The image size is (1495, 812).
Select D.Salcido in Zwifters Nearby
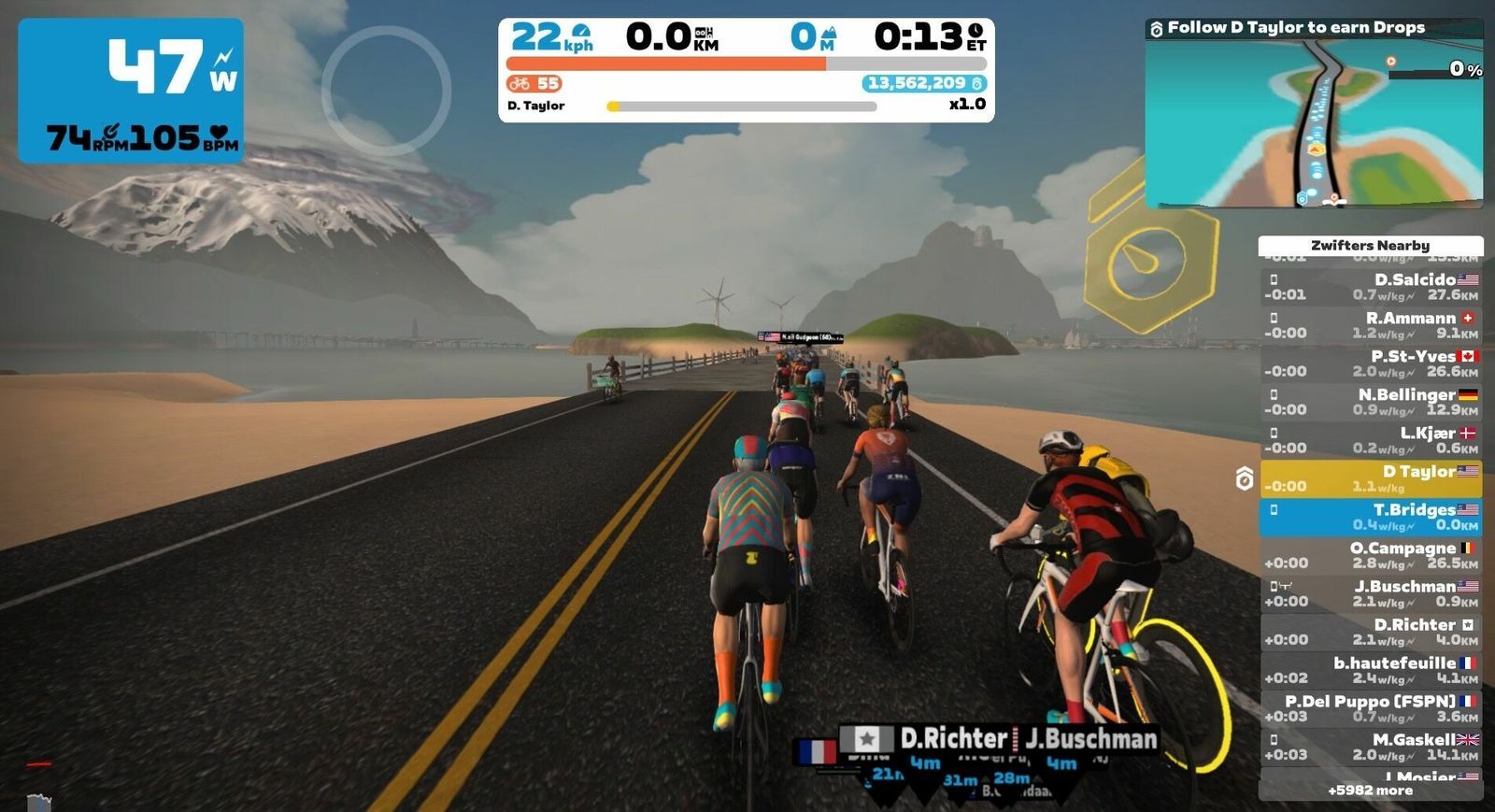(x=1370, y=287)
